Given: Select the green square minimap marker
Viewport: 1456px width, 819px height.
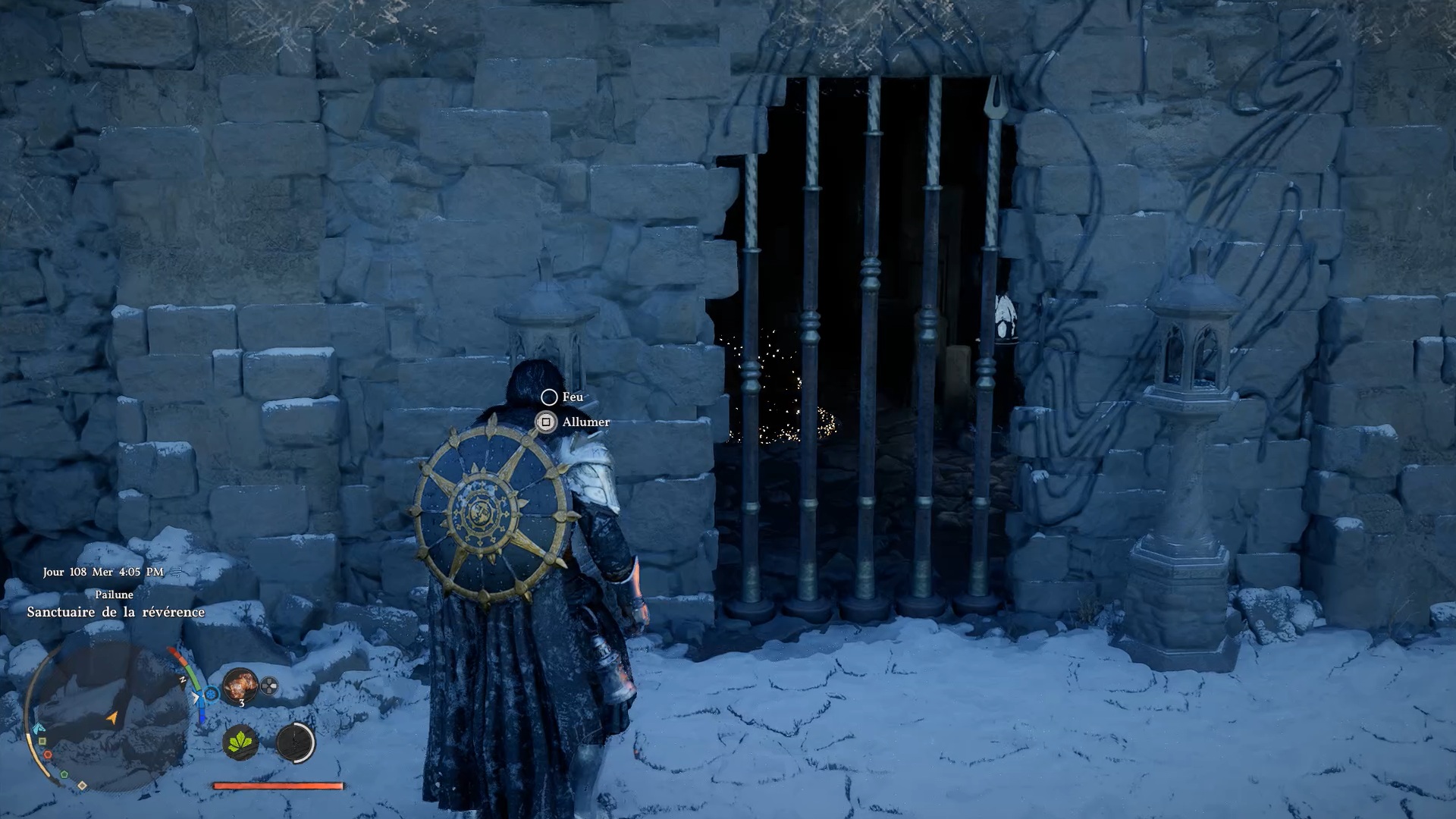Looking at the screenshot, I should point(42,741).
